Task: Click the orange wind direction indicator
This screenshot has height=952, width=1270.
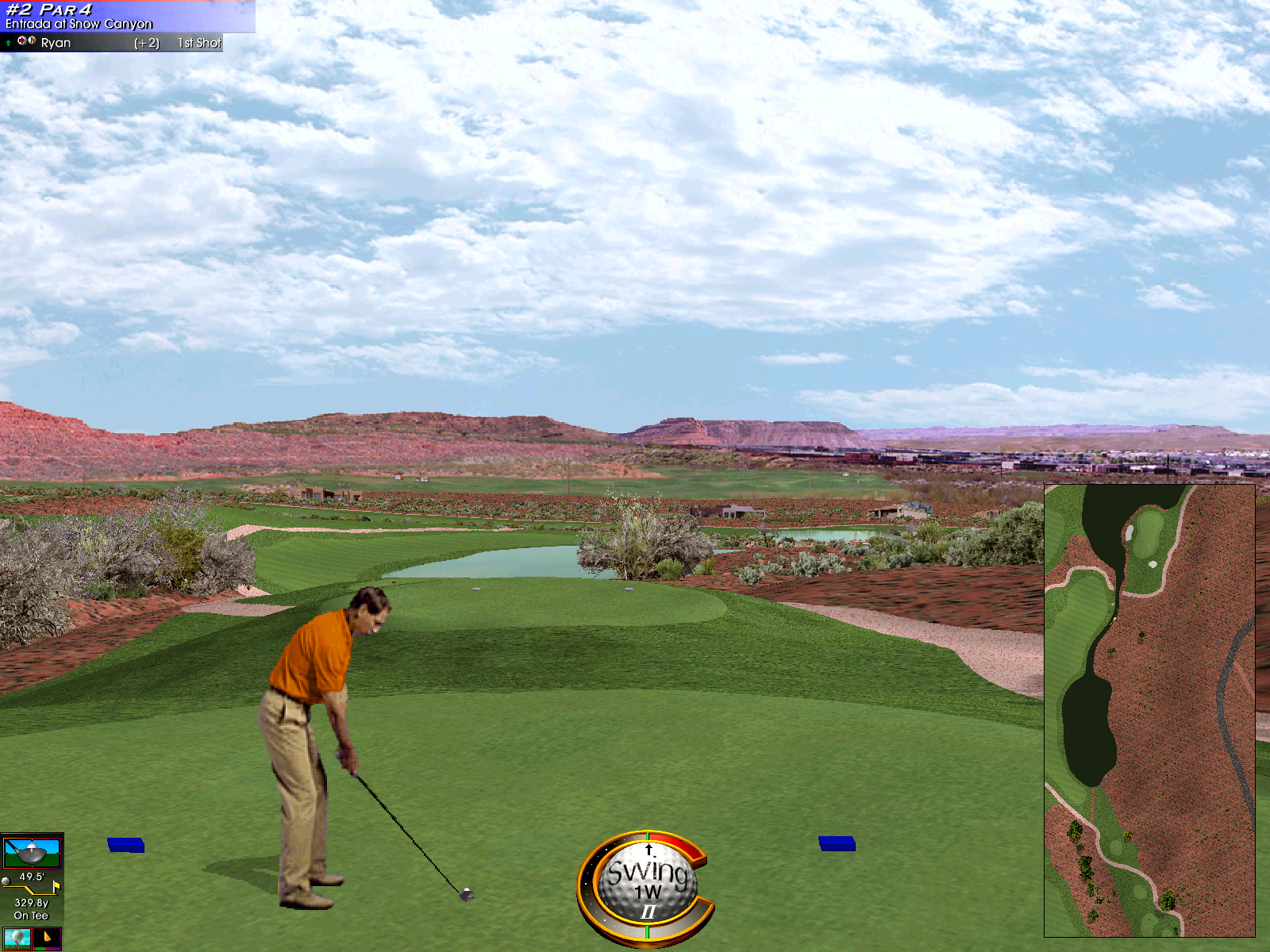Action: point(48,939)
